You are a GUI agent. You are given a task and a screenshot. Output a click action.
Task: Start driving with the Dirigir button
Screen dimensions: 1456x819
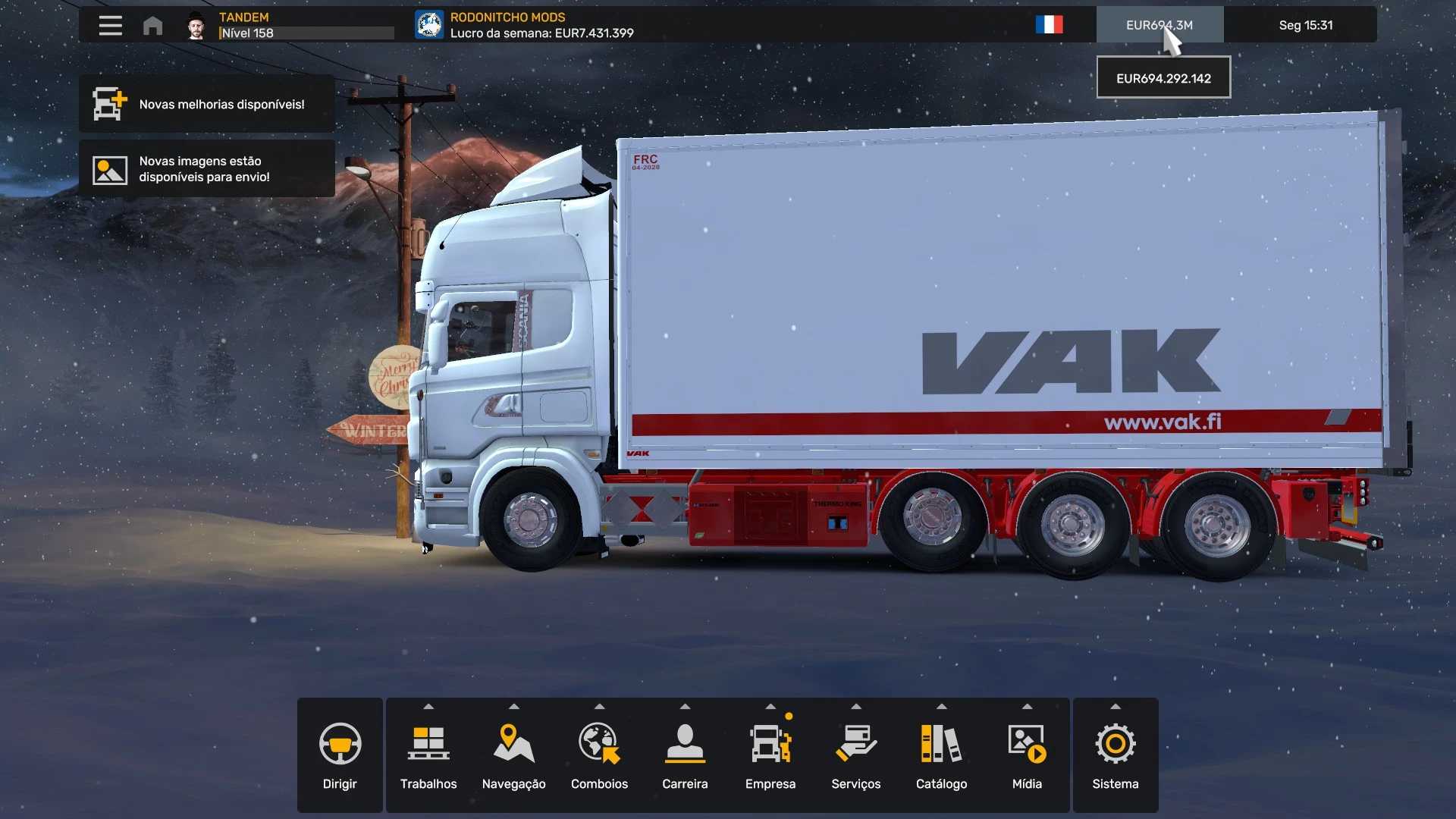click(x=340, y=755)
